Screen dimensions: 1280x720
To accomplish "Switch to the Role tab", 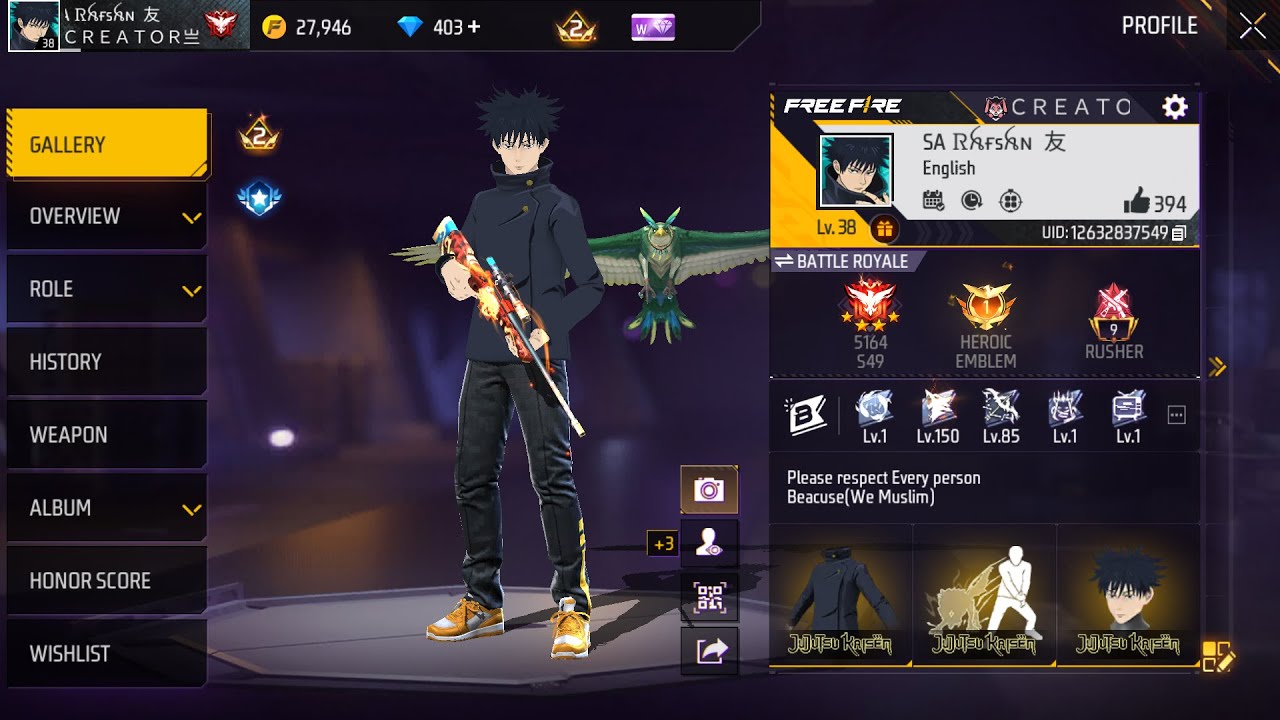I will click(107, 290).
